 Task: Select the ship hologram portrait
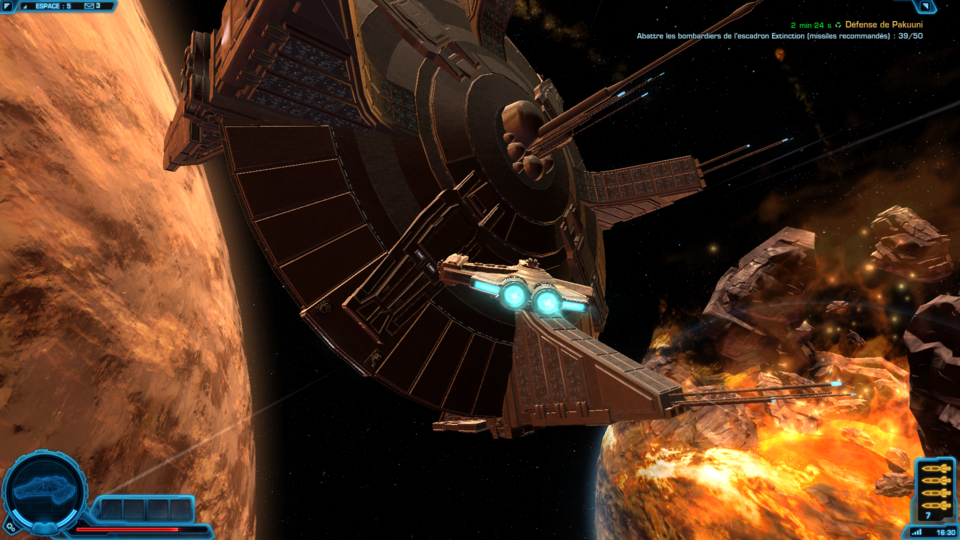[44, 491]
